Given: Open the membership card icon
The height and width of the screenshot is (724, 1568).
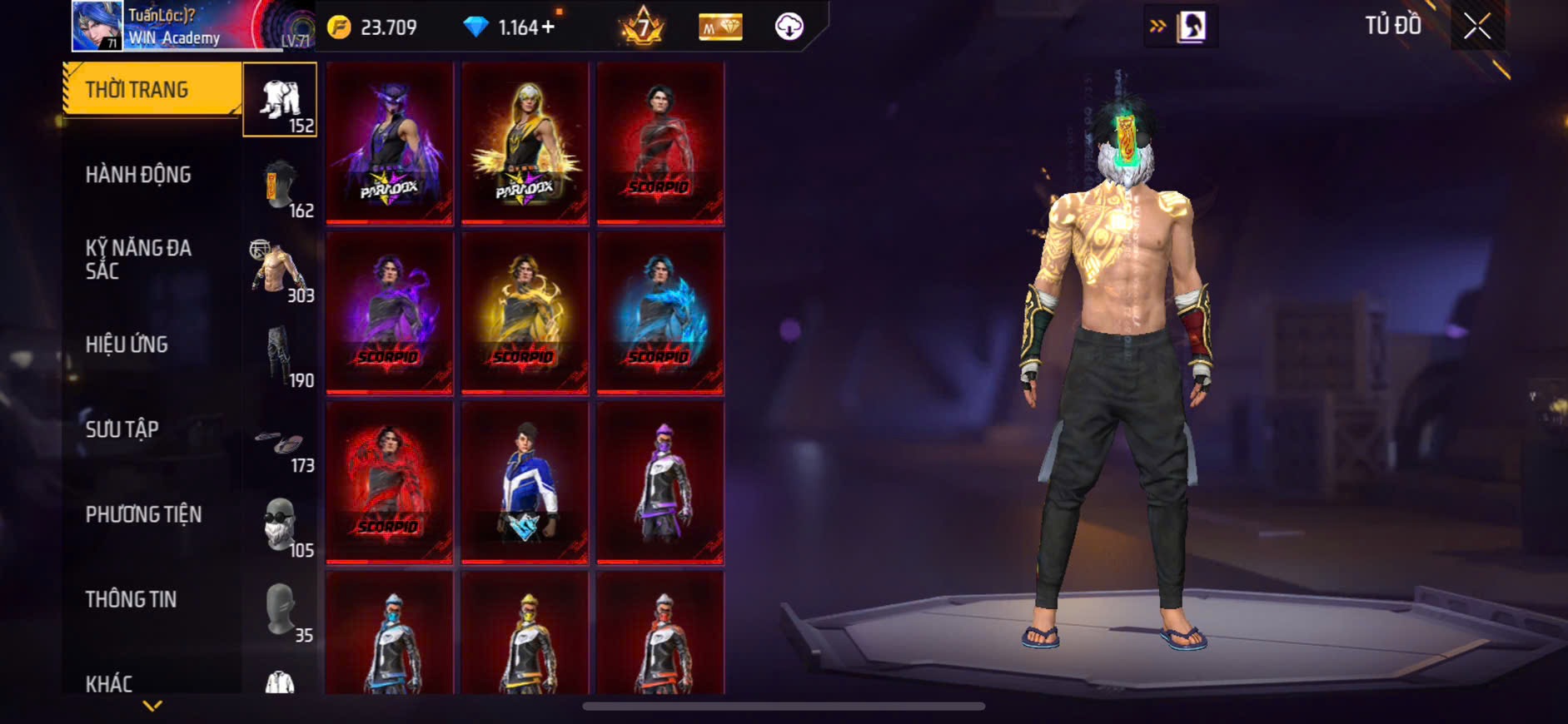Looking at the screenshot, I should [720, 27].
